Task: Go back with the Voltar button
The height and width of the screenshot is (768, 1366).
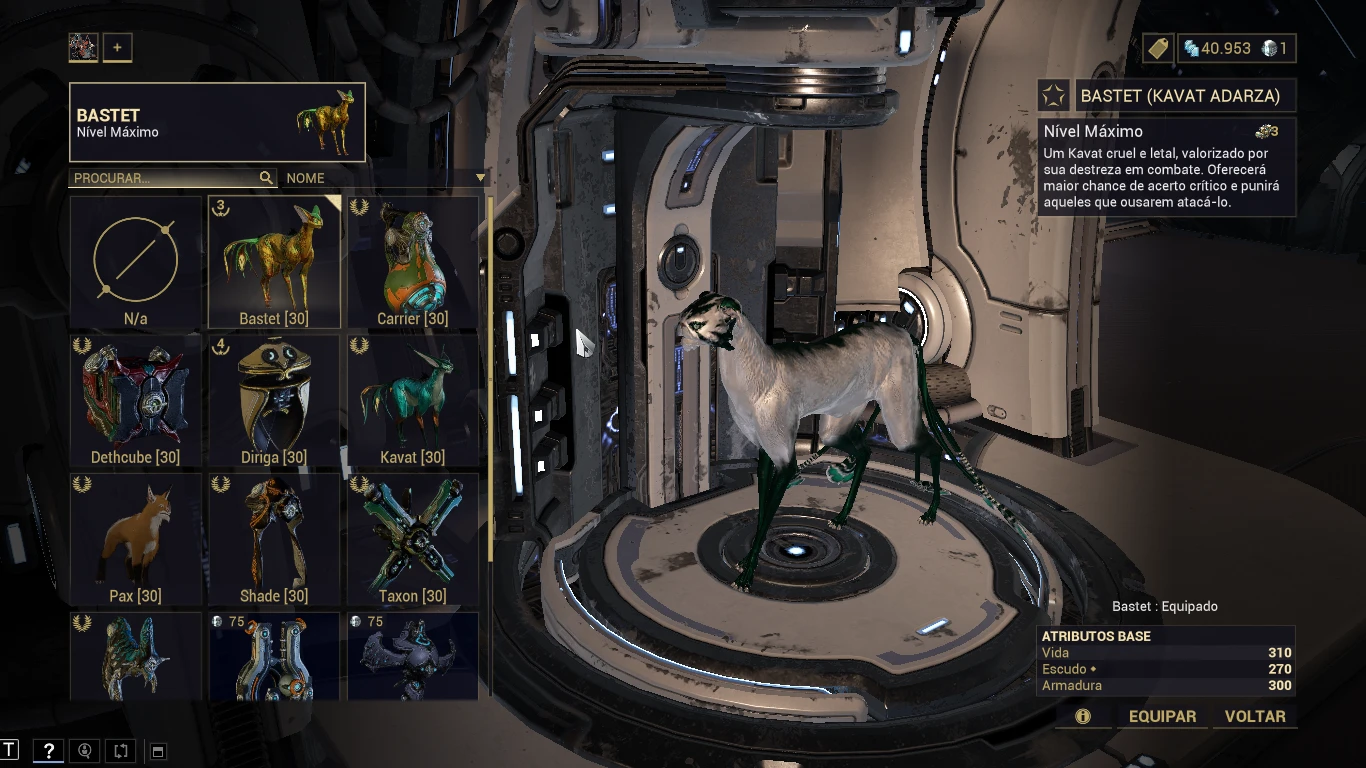Action: click(1255, 716)
